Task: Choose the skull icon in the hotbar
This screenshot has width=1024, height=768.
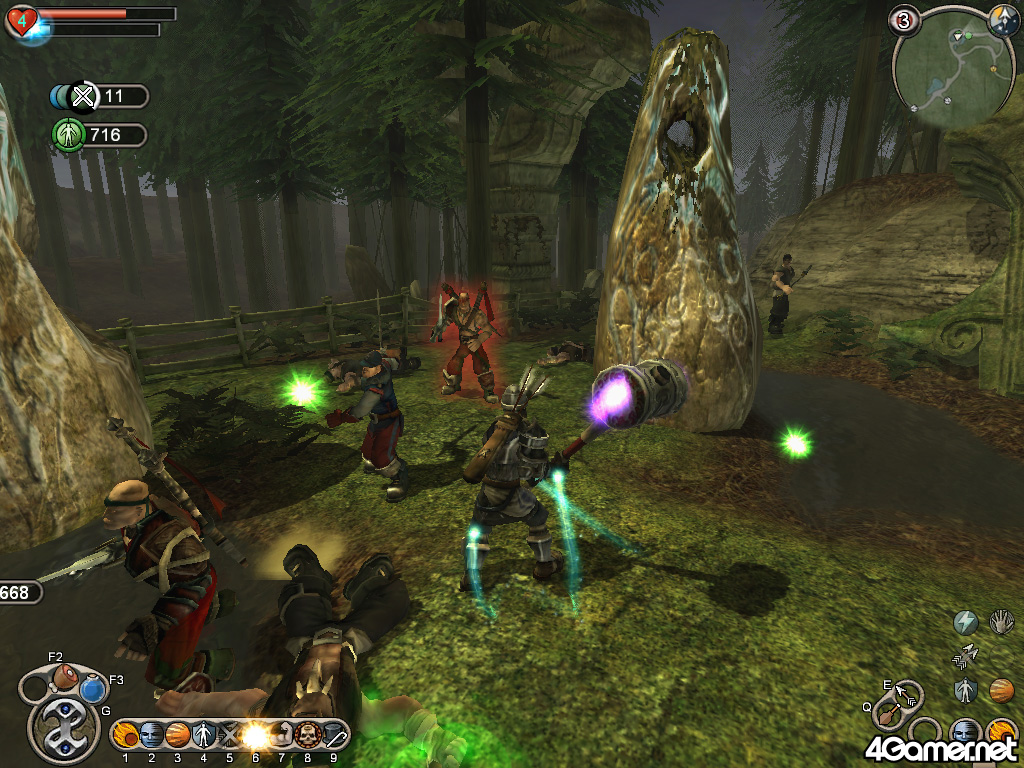Action: pyautogui.click(x=307, y=735)
